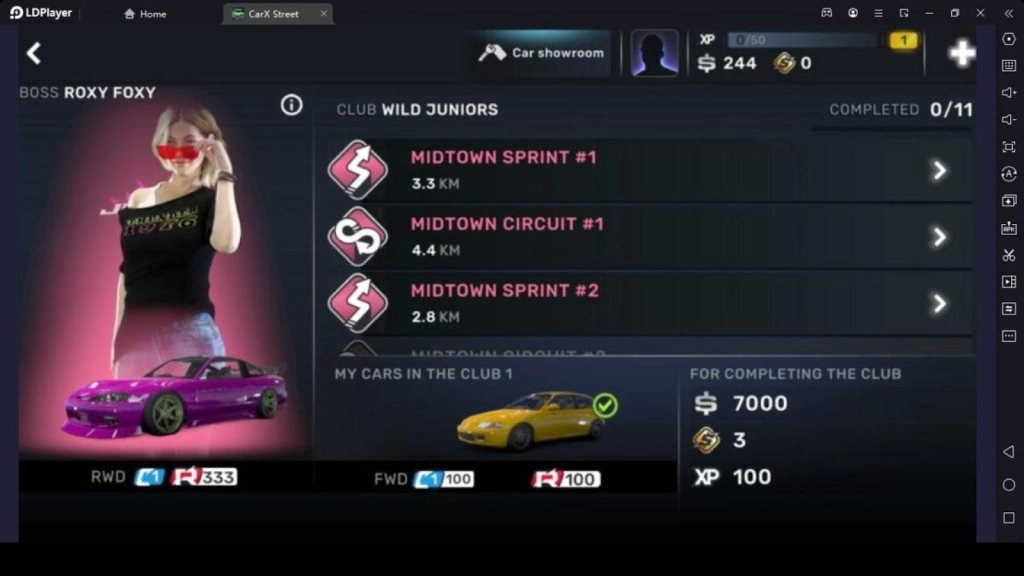Image resolution: width=1024 pixels, height=576 pixels.
Task: Select the Midtown Sprint #1 race
Action: coord(649,170)
